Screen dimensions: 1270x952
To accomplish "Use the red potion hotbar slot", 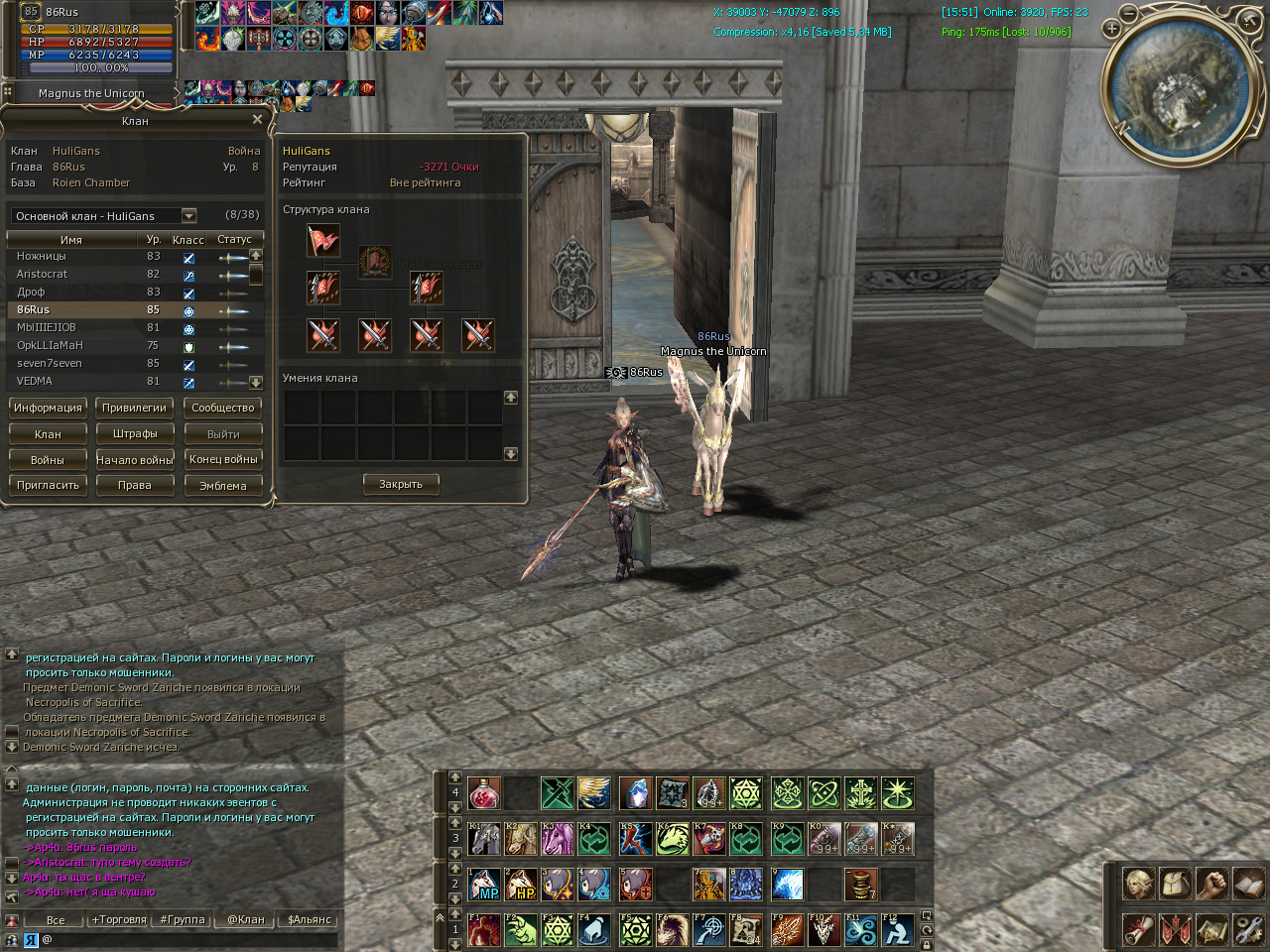I will click(483, 793).
